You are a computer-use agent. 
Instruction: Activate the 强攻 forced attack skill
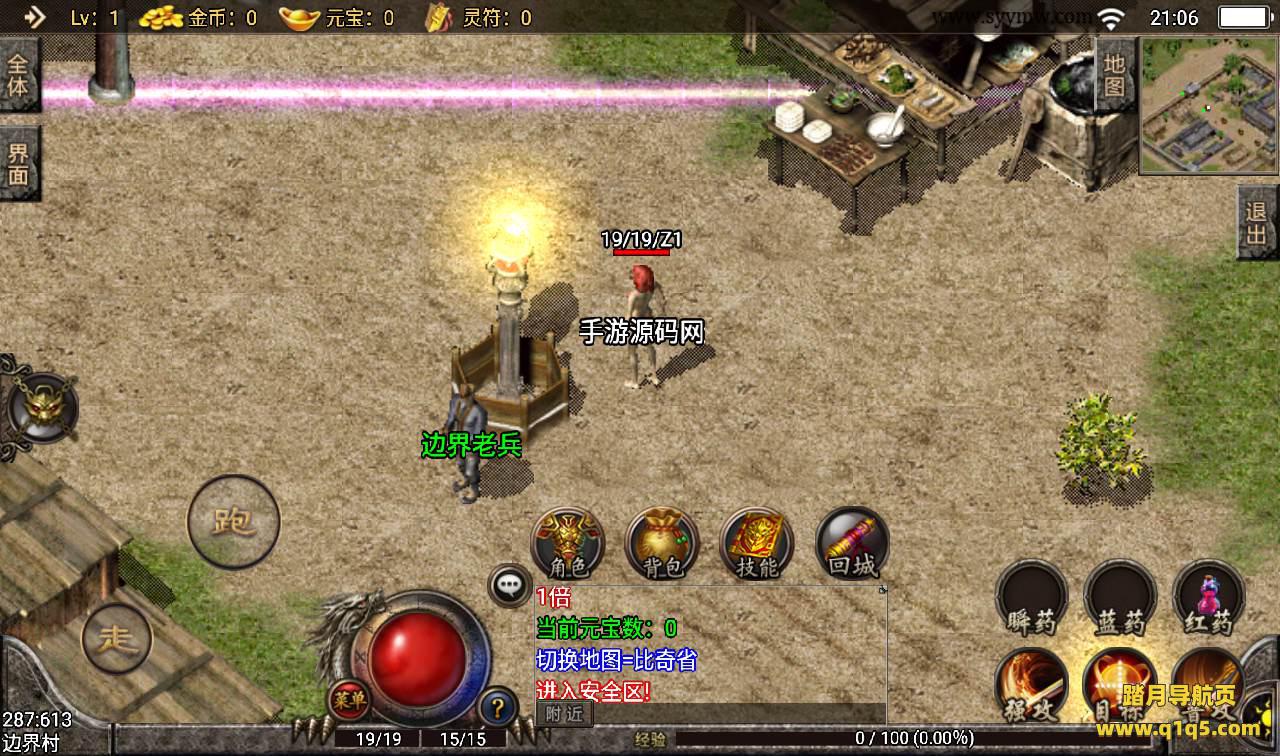coord(1031,687)
